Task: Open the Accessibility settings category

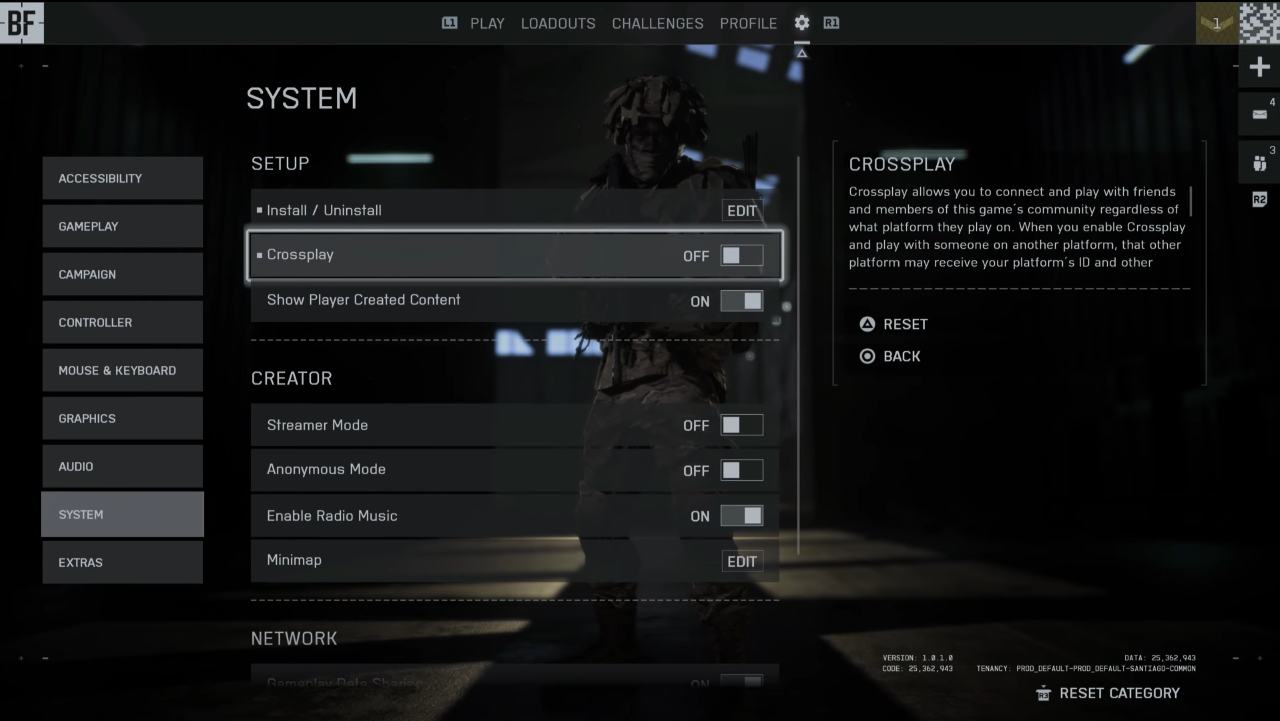Action: [122, 178]
